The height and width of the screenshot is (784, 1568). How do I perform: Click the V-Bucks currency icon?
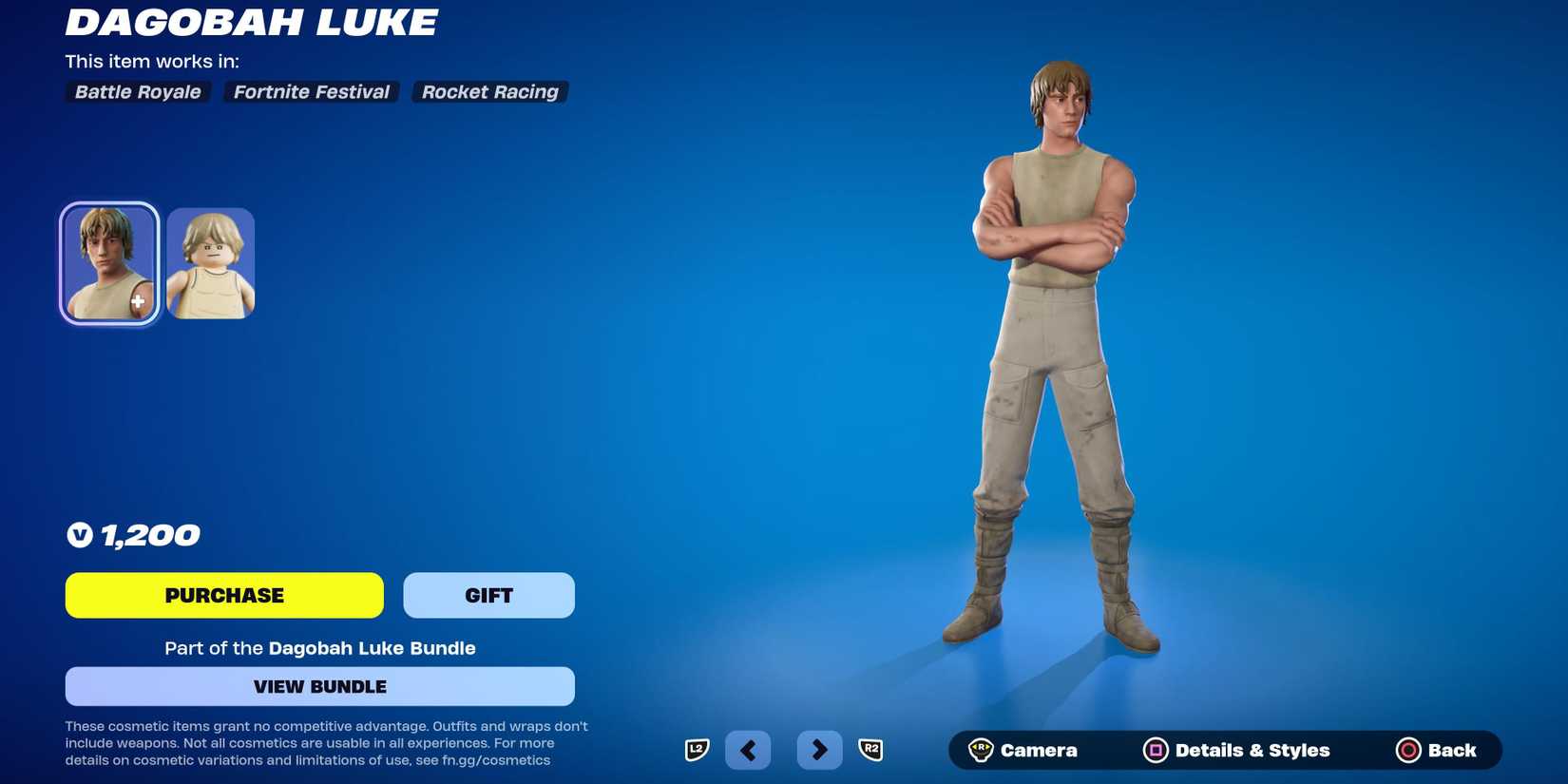pos(78,534)
